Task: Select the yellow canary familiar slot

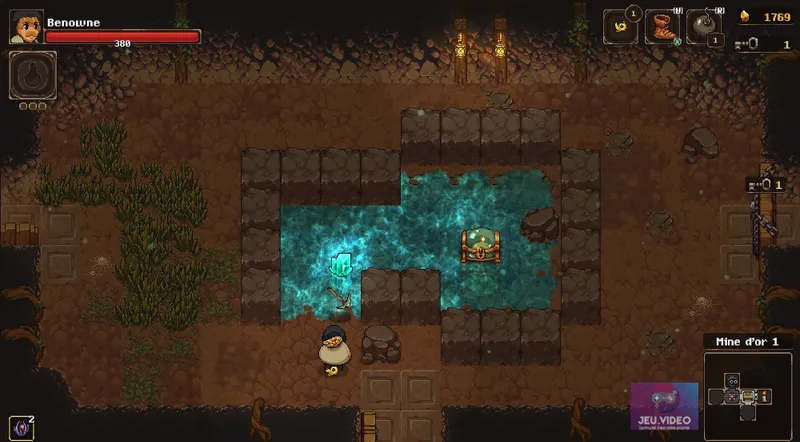Action: [x=620, y=27]
